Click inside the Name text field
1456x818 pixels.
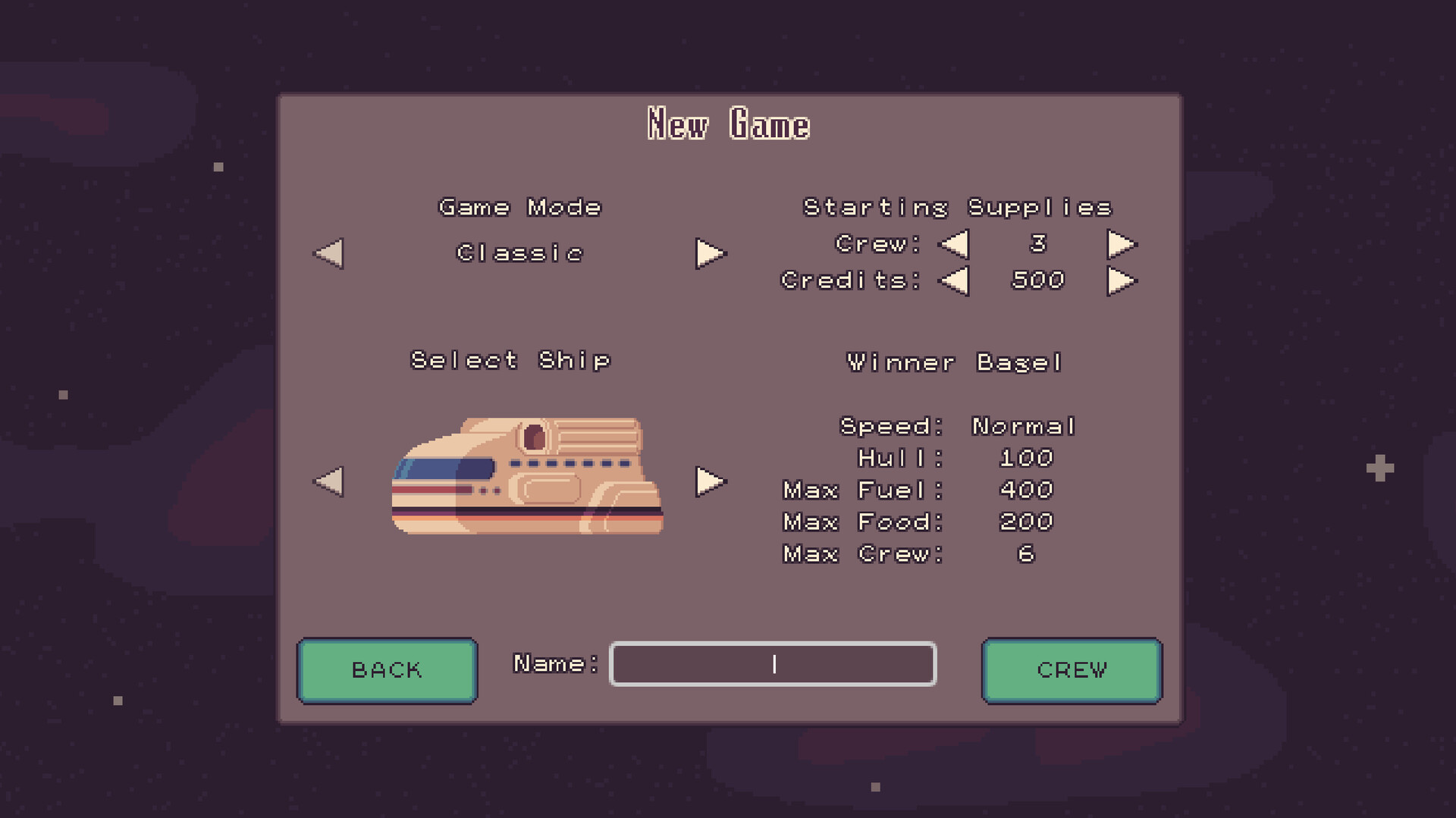coord(772,664)
